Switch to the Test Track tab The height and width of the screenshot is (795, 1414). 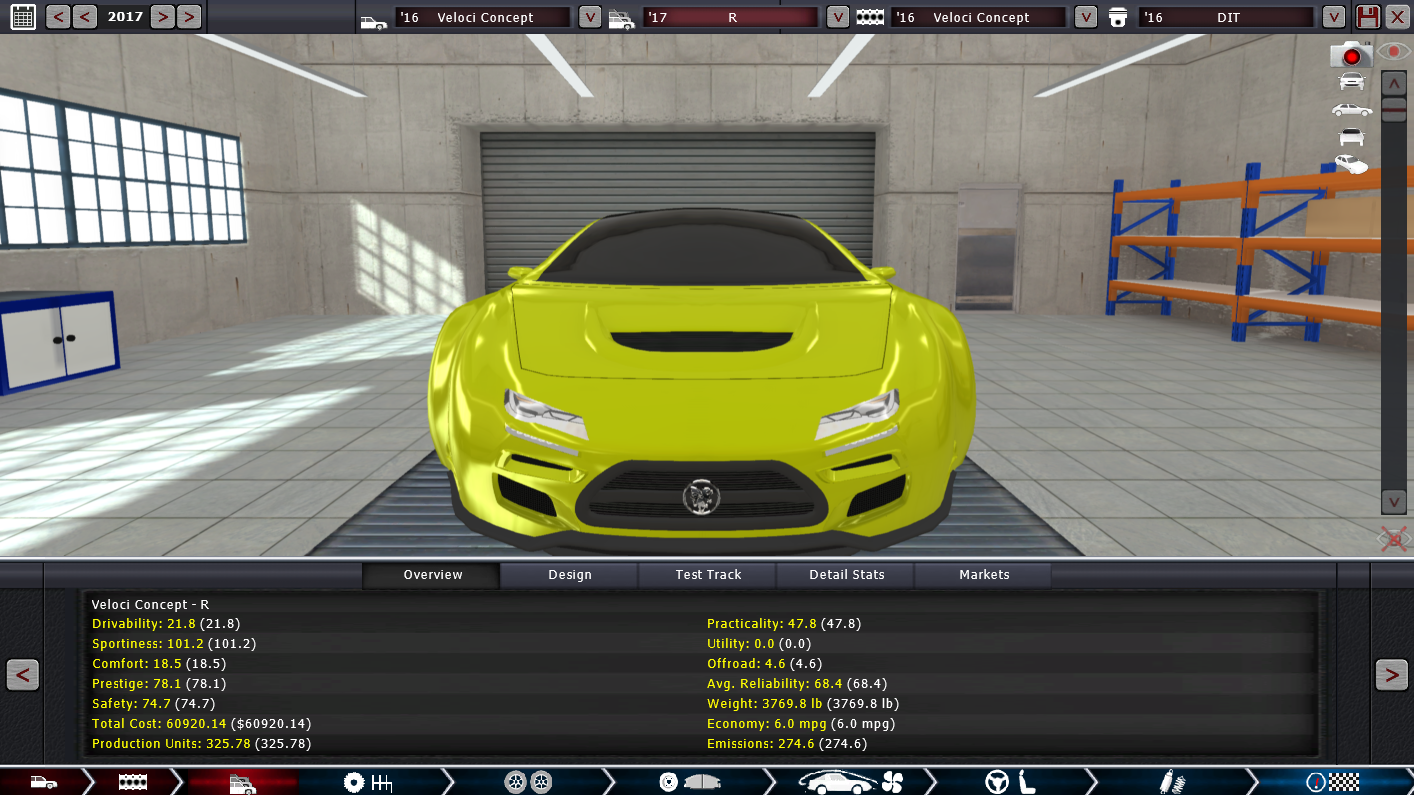pyautogui.click(x=708, y=575)
